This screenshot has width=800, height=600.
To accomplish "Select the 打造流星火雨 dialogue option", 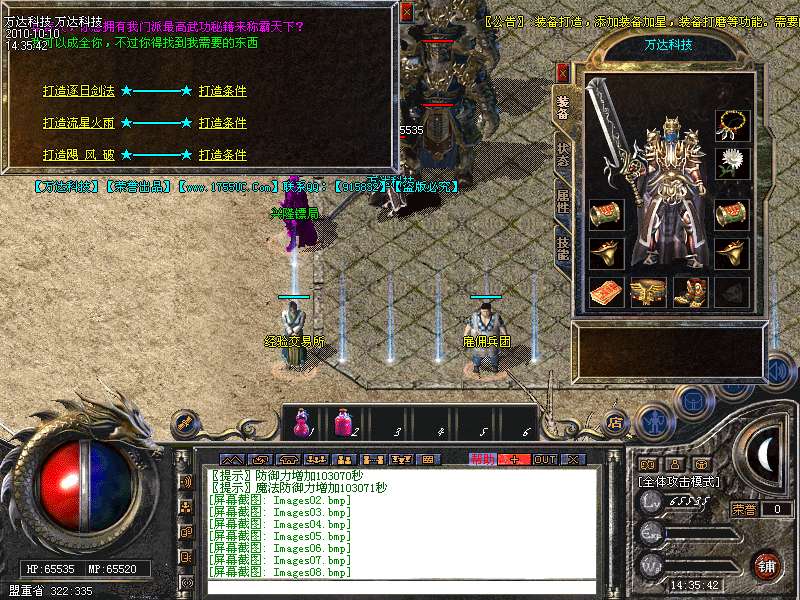I will (x=79, y=123).
